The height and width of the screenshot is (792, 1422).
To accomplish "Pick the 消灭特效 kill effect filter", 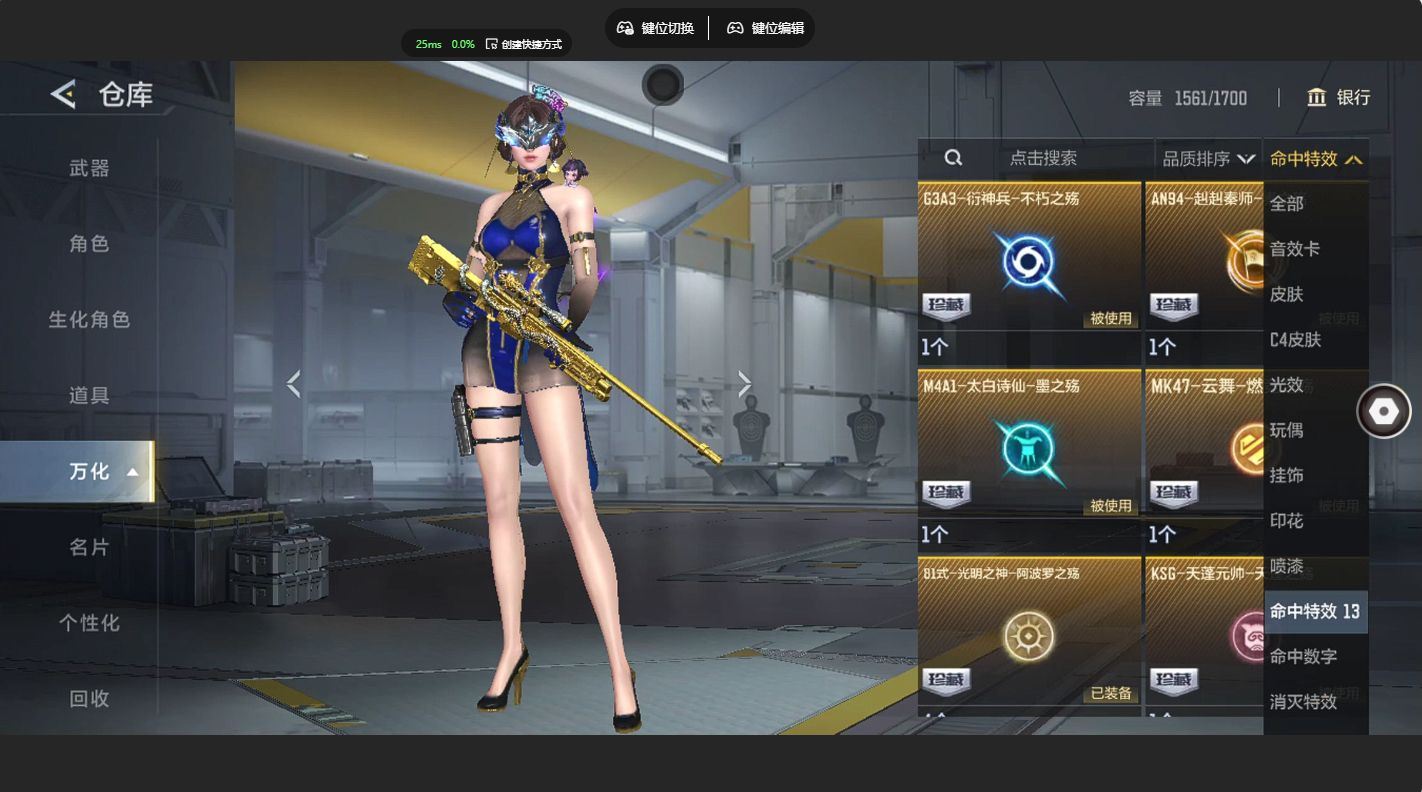I will click(x=1303, y=701).
